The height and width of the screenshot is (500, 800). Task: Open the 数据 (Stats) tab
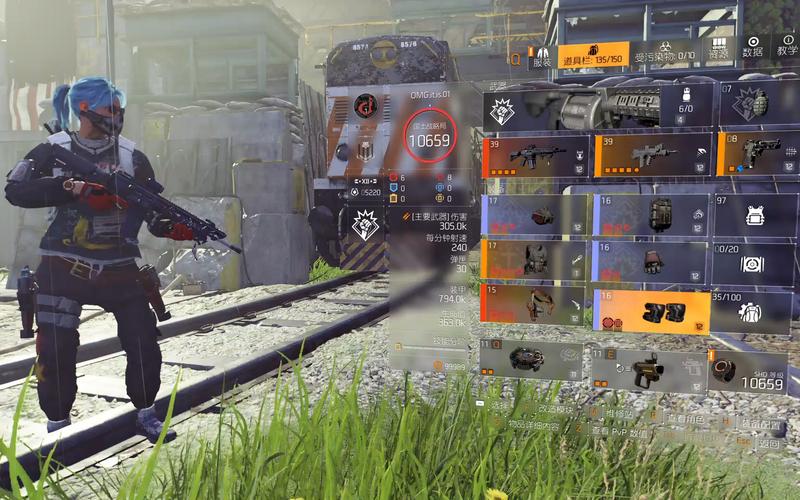(753, 47)
